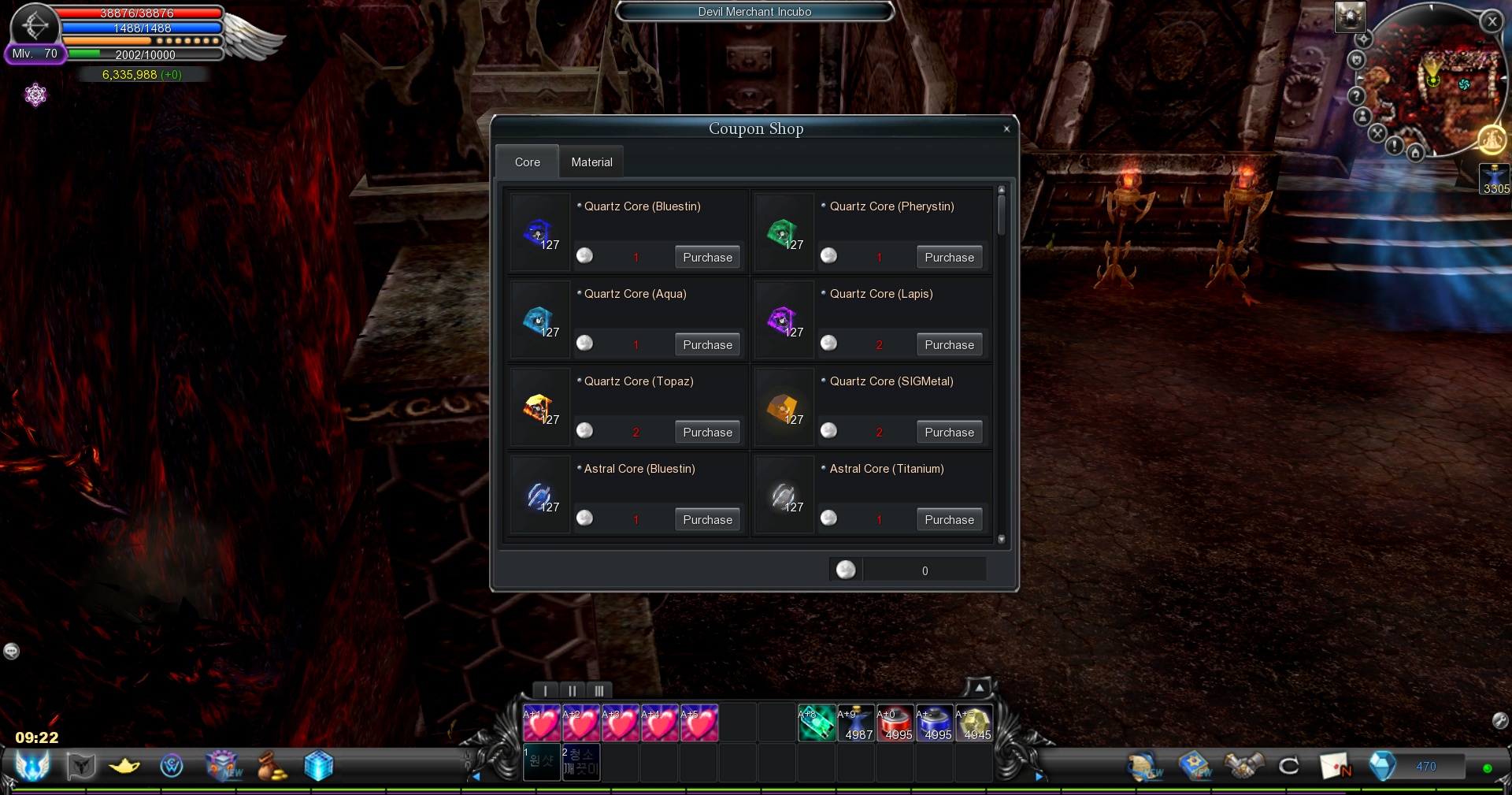Click the house icon below the minimap
The image size is (1512, 795).
pos(1415,153)
